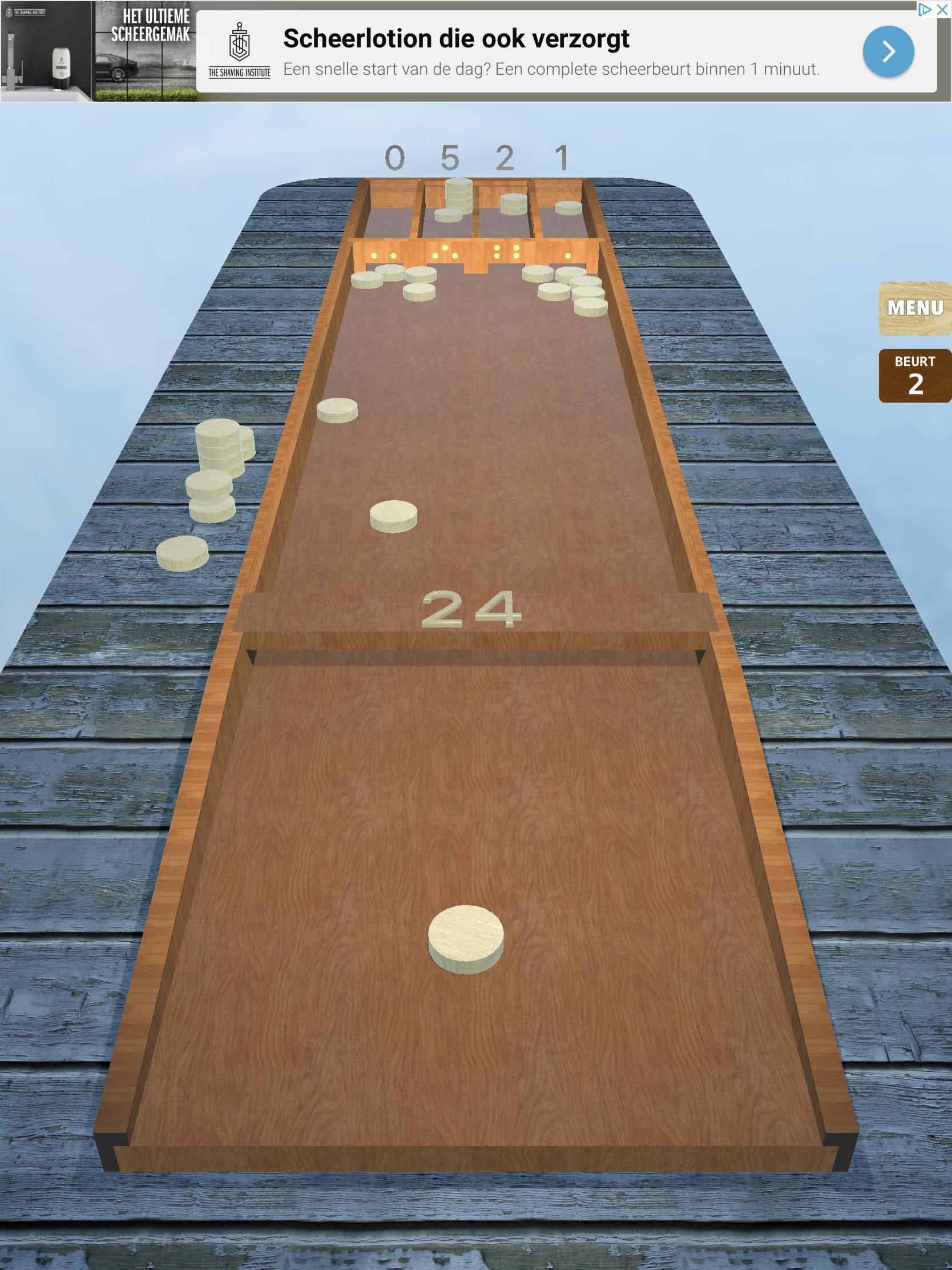Open the wooden MENU button
Viewport: 952px width, 1270px height.
point(915,308)
